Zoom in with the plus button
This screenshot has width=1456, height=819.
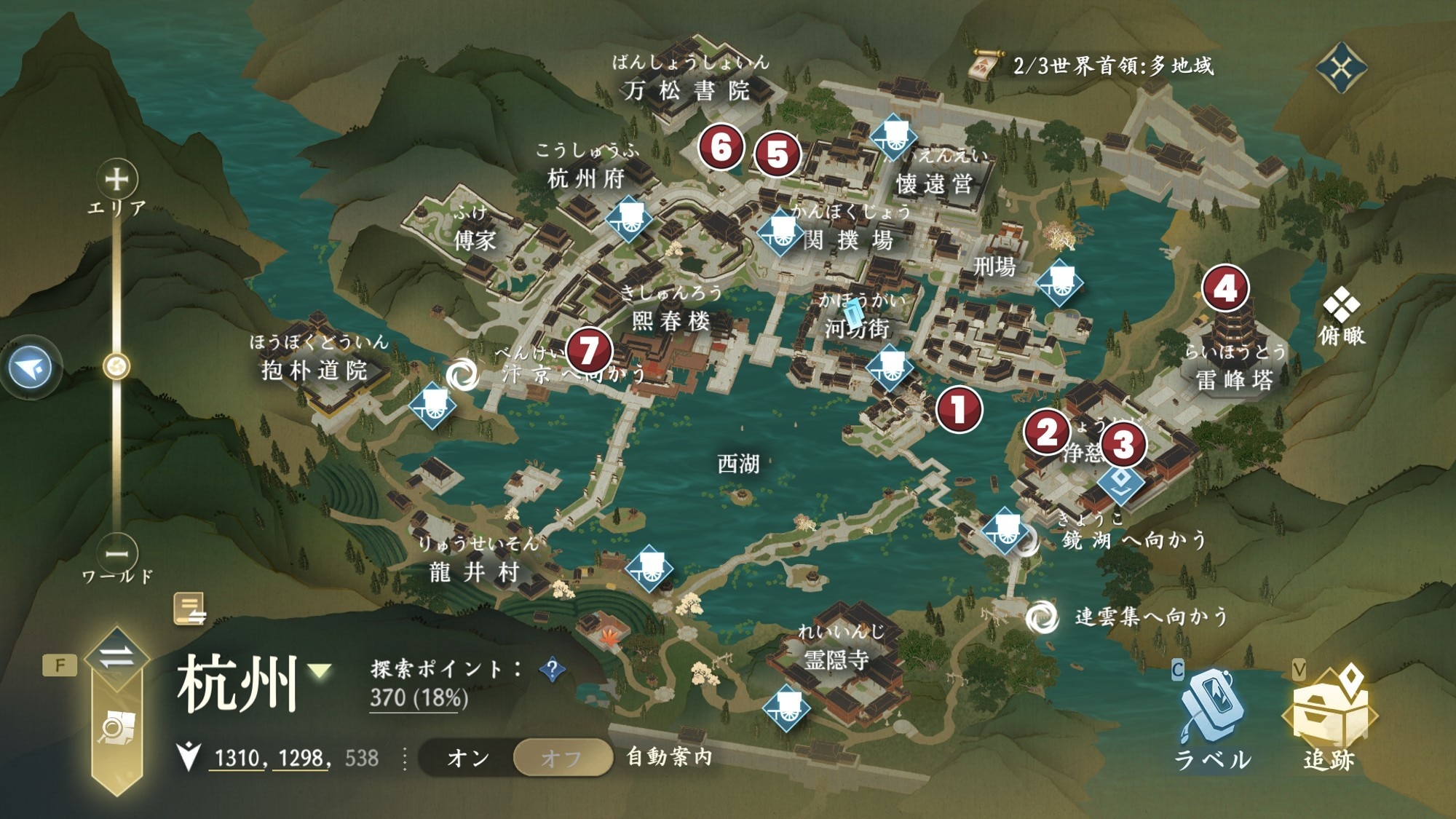click(x=116, y=179)
